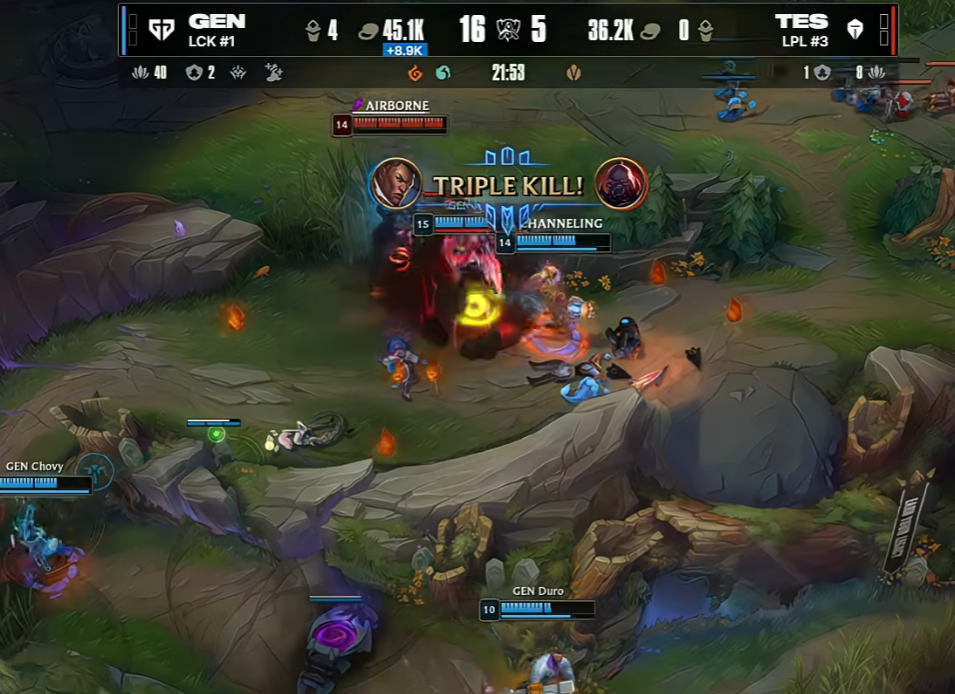Click GEN's tower icon in the scoreboard
The height and width of the screenshot is (694, 955).
313,31
